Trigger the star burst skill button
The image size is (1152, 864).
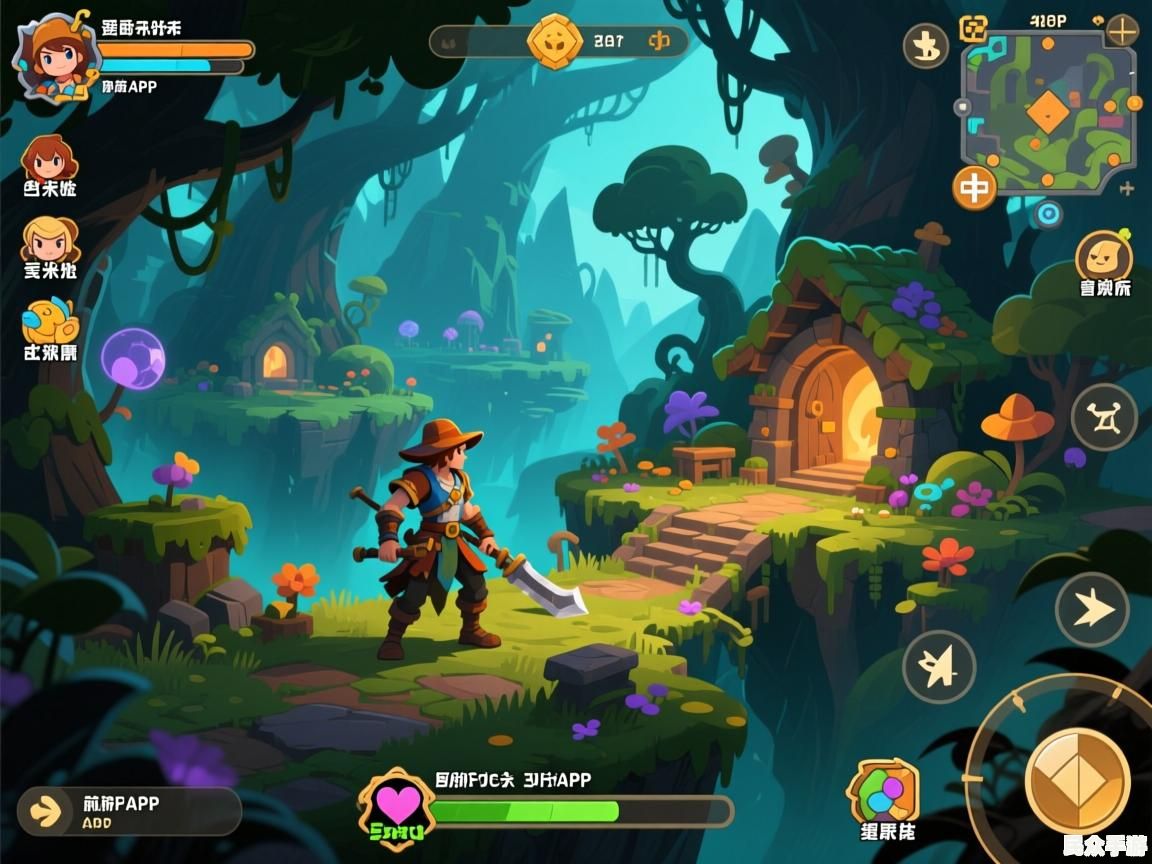(x=939, y=667)
